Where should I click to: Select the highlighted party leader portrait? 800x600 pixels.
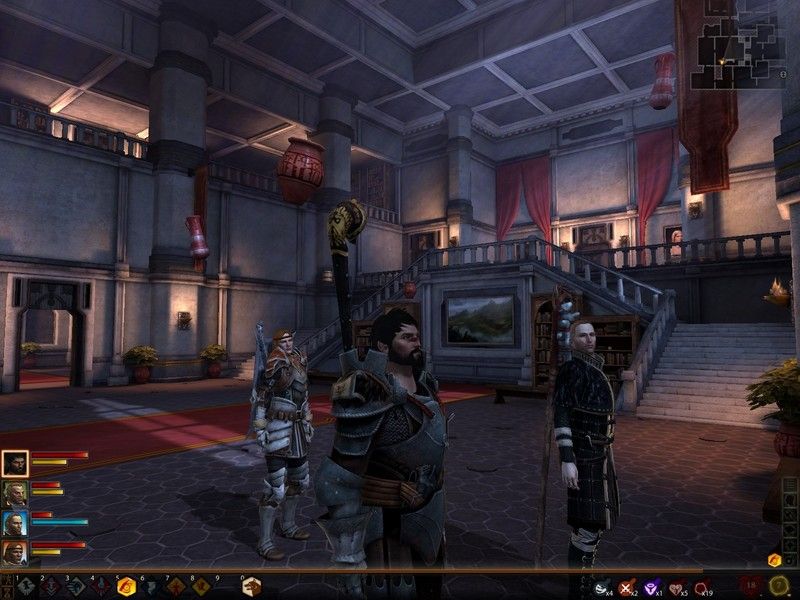pos(15,463)
